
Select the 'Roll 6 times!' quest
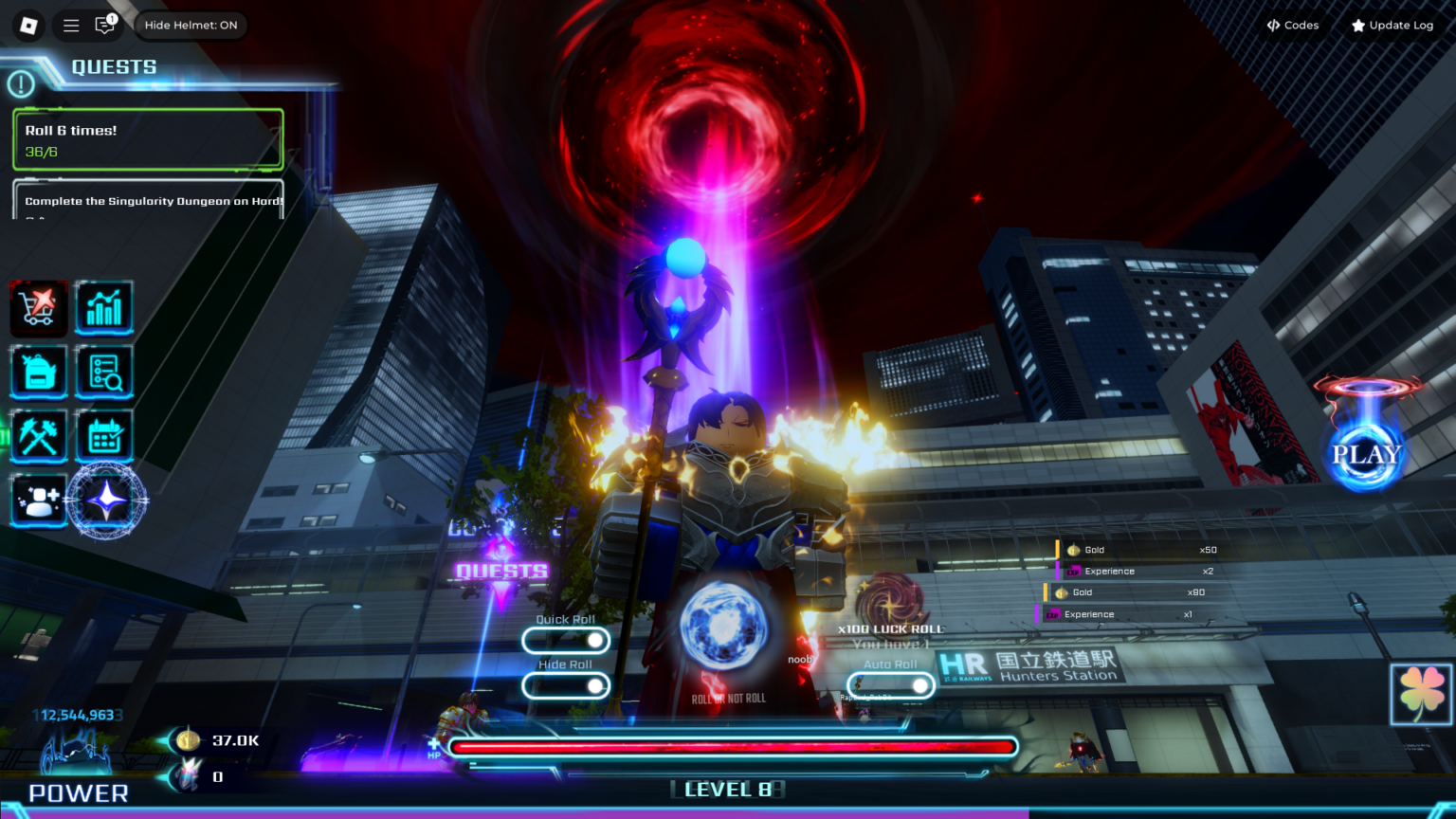tap(148, 140)
